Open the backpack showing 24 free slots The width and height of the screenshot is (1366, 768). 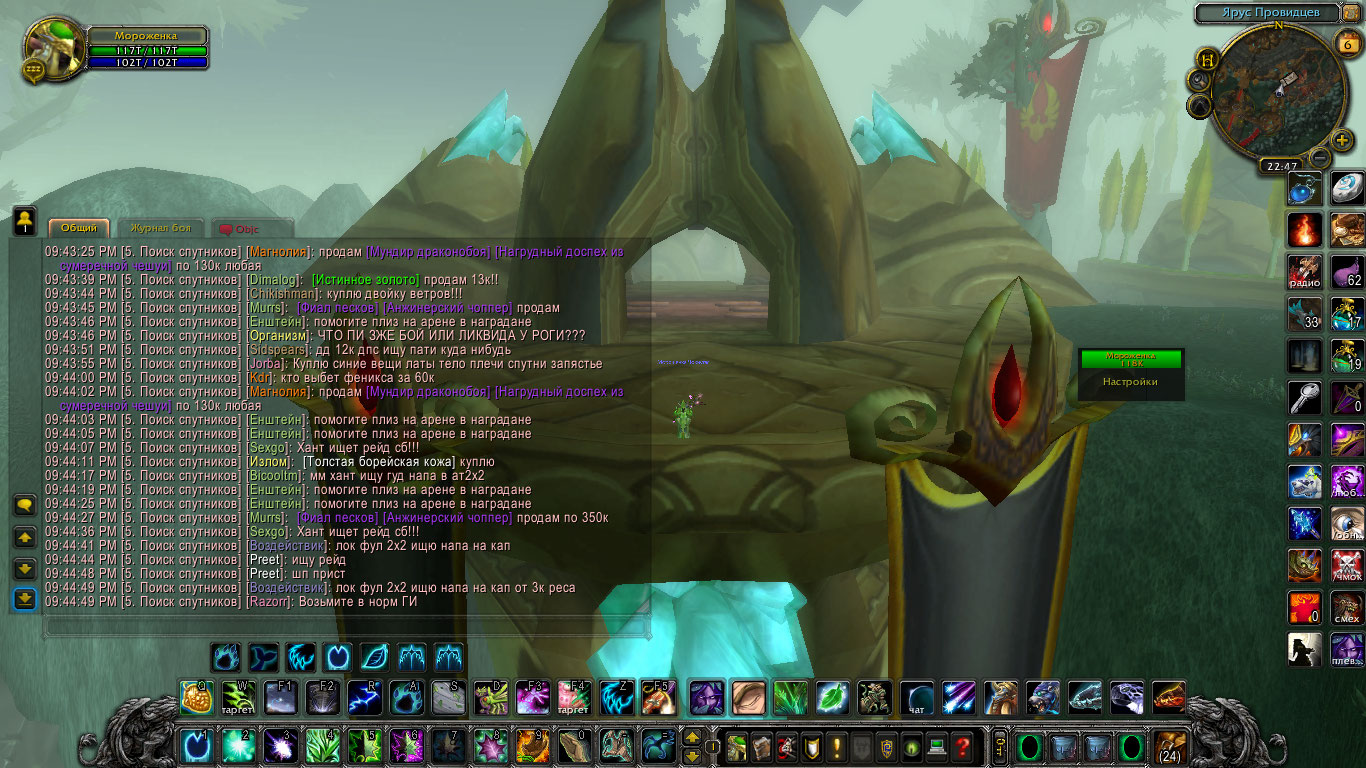(1170, 746)
